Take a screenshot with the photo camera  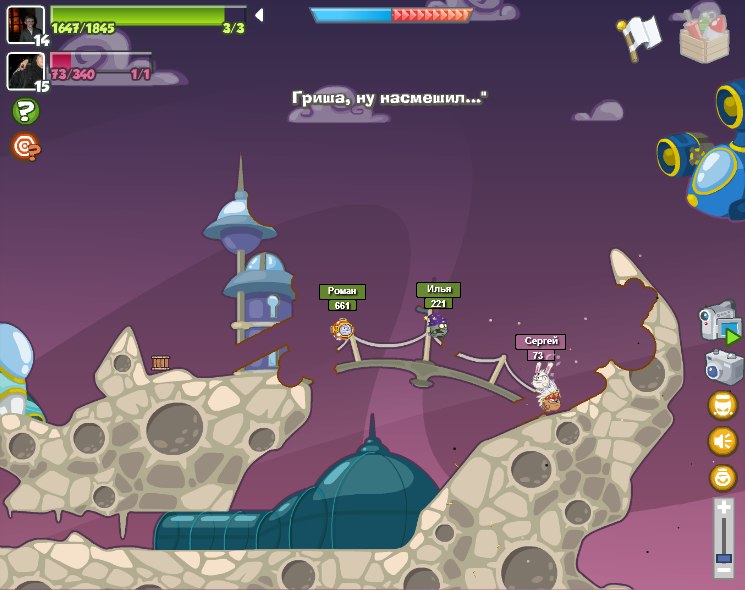(722, 368)
